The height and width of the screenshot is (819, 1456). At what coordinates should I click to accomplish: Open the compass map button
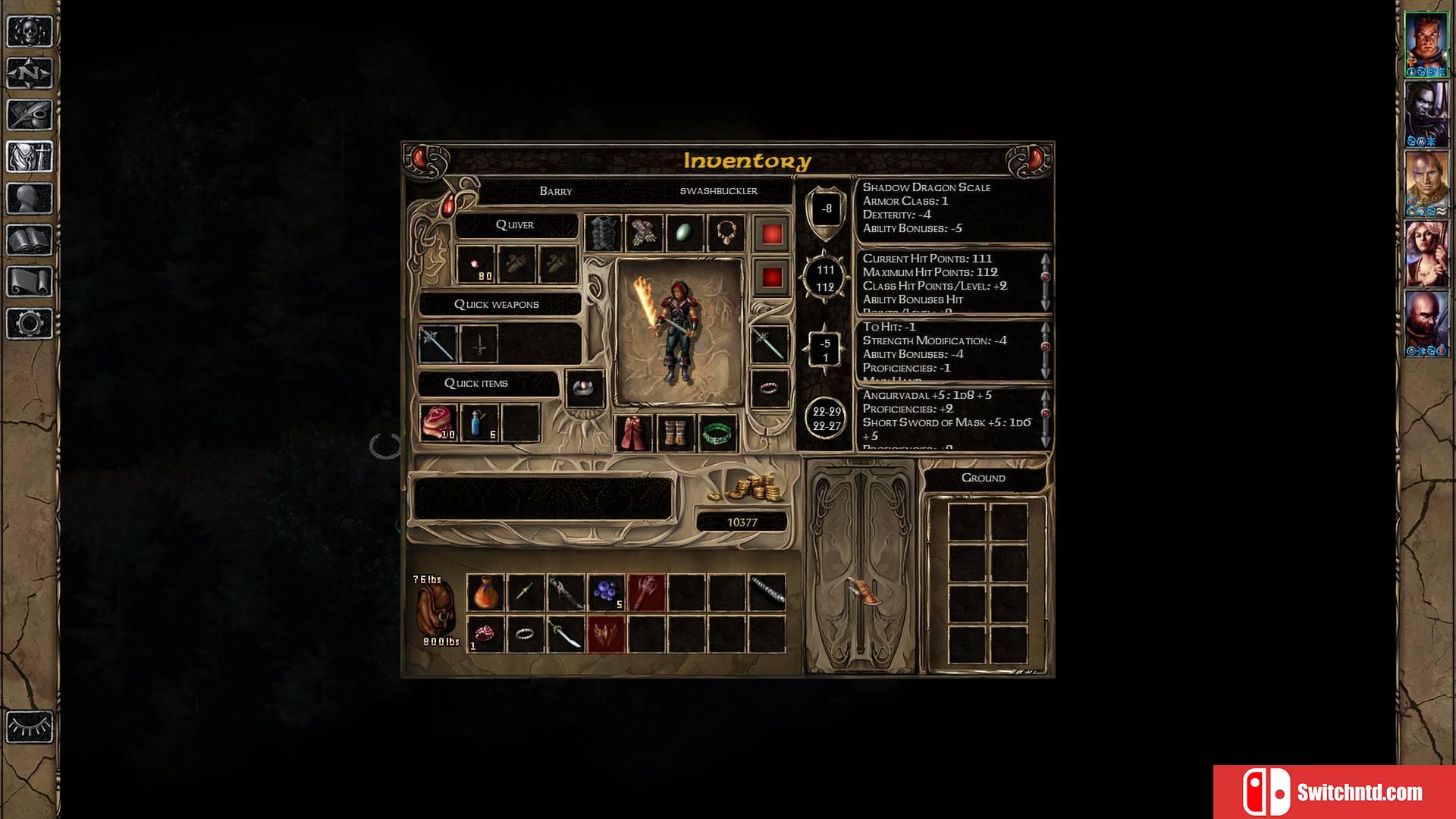[x=30, y=74]
